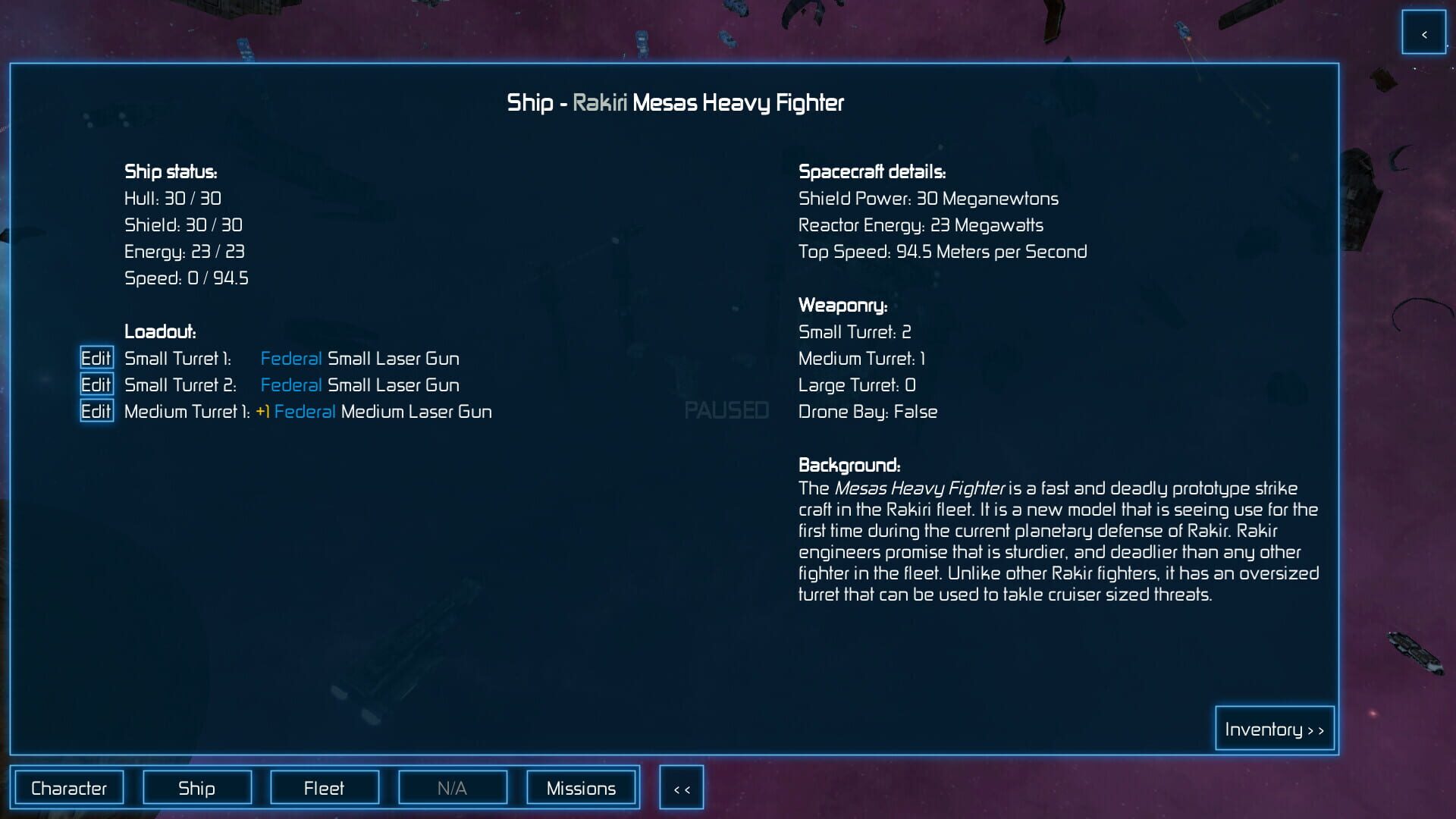Collapse the side panel with the top-right chevron
The image size is (1456, 819).
(1424, 33)
